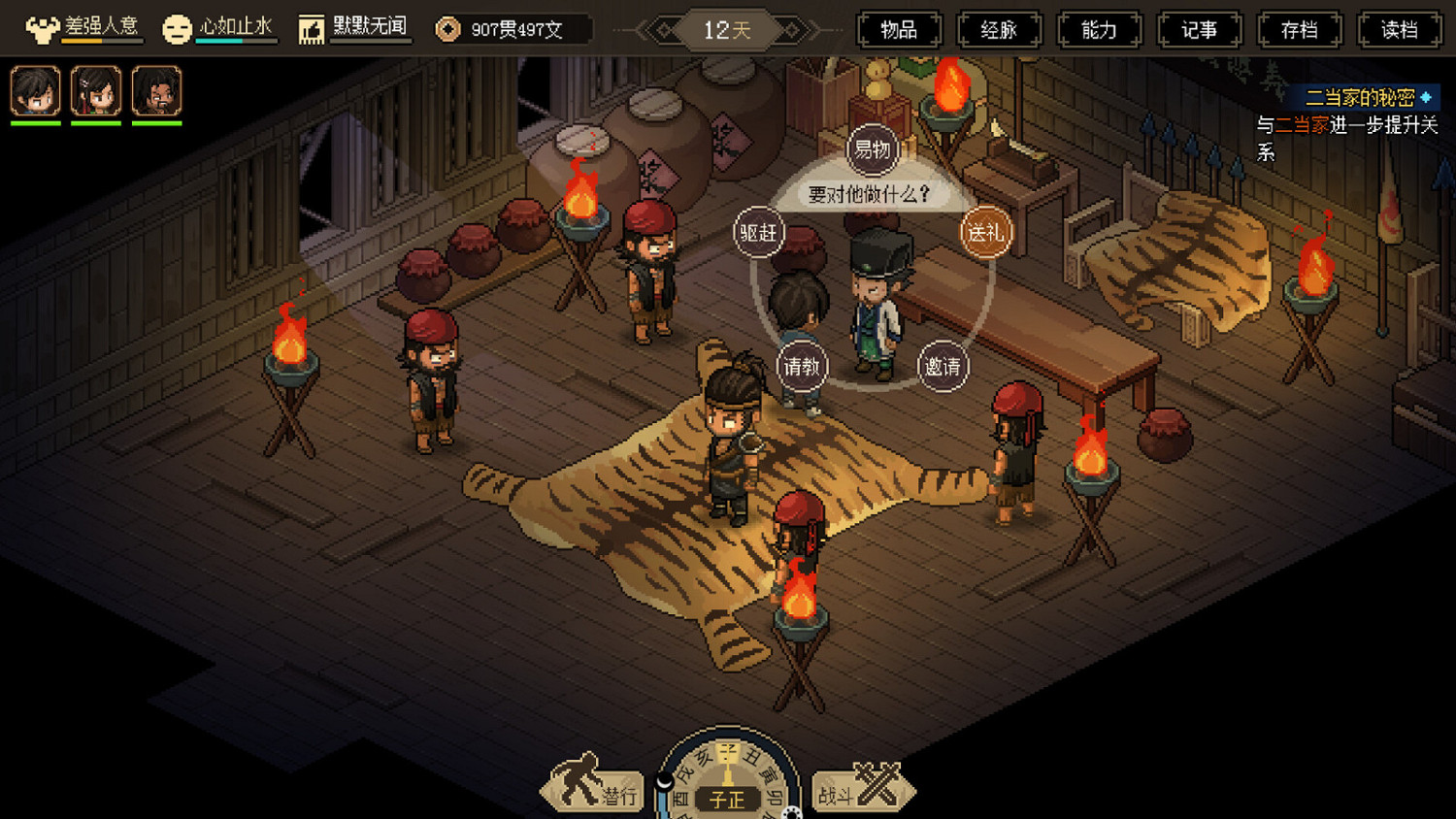
Task: Select the second companion portrait
Action: pyautogui.click(x=96, y=90)
